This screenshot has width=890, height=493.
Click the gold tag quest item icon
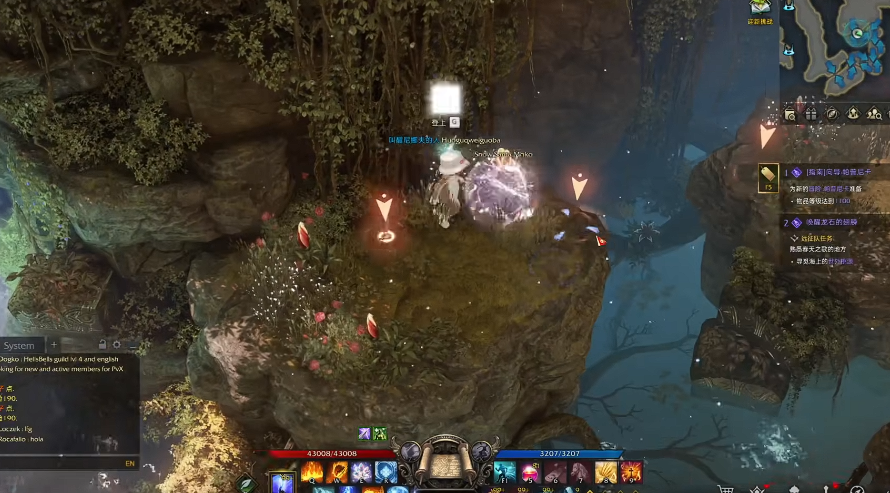(768, 178)
